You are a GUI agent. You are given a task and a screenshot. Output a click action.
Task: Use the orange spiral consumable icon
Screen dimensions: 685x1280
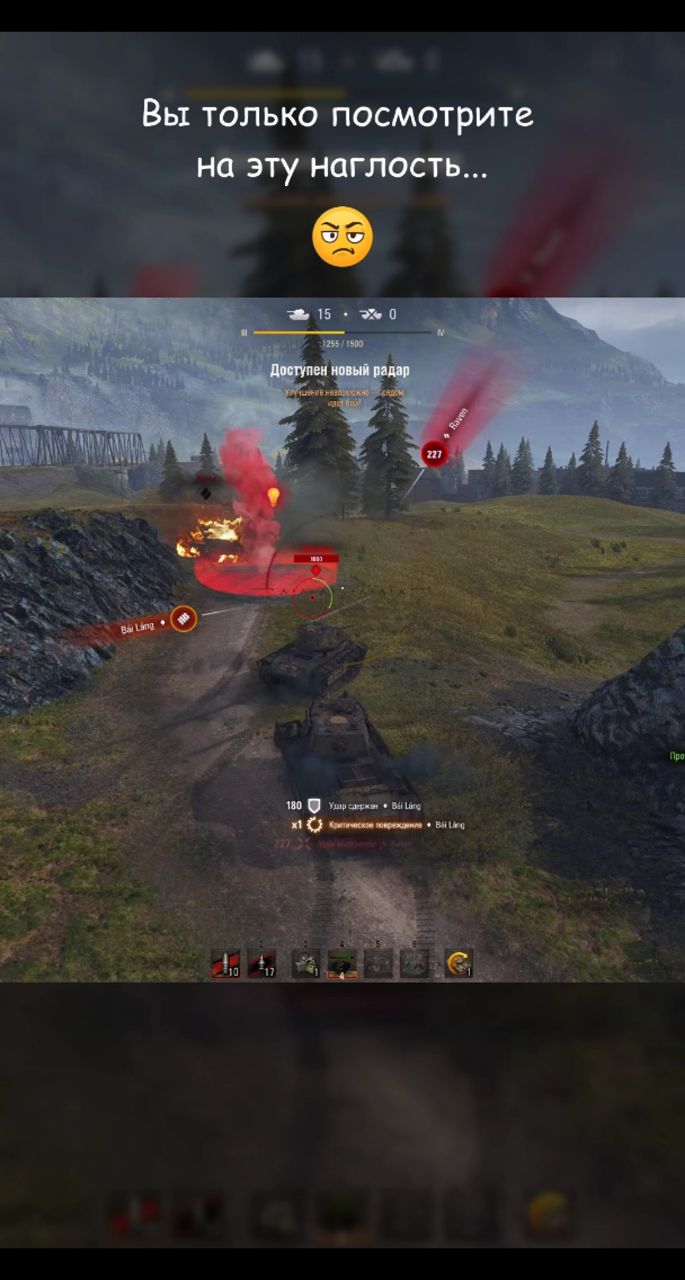pyautogui.click(x=459, y=963)
